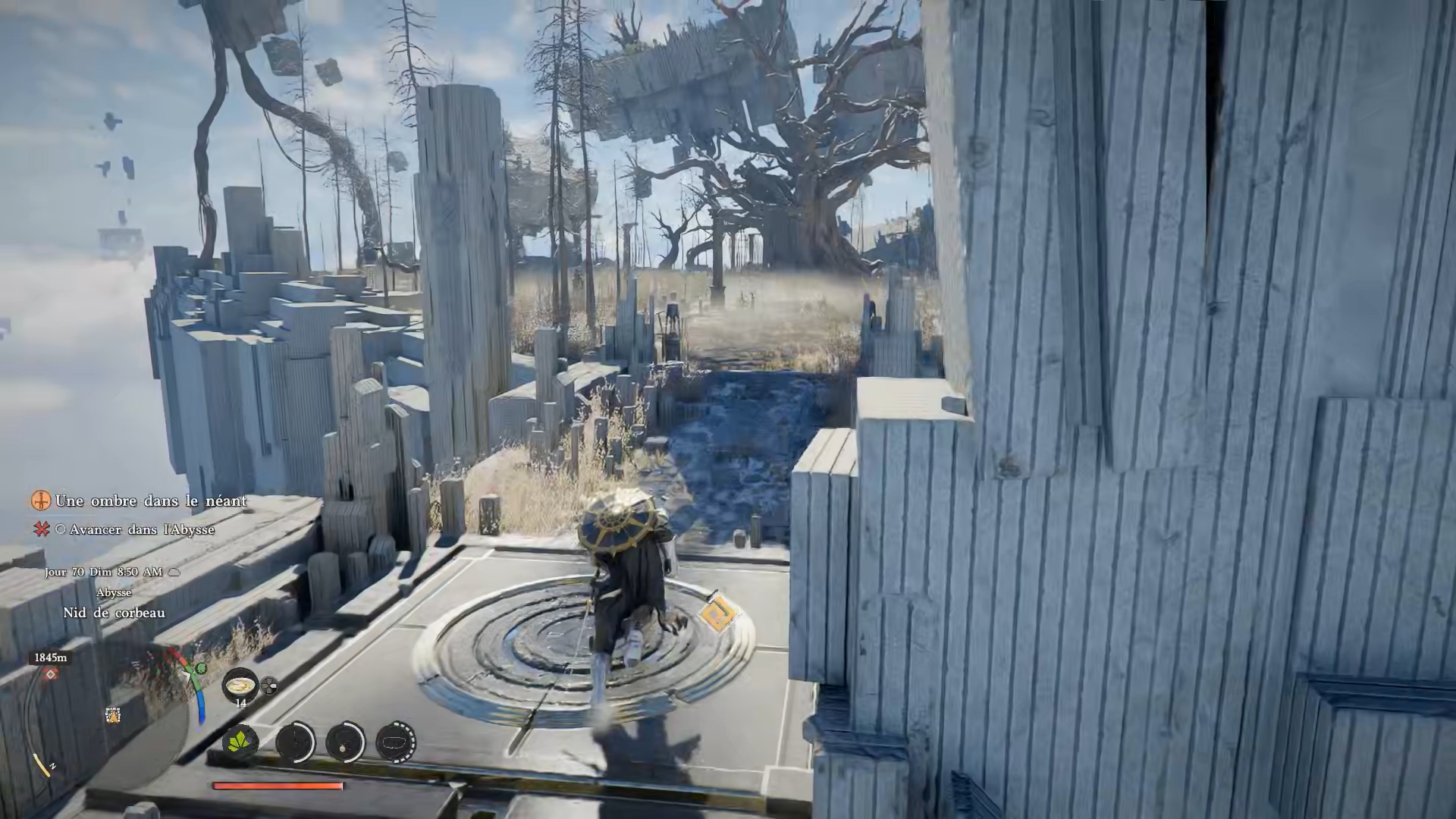Image resolution: width=1456 pixels, height=819 pixels.
Task: Click the "Avancer dans l'Abysse" objective
Action: (142, 530)
